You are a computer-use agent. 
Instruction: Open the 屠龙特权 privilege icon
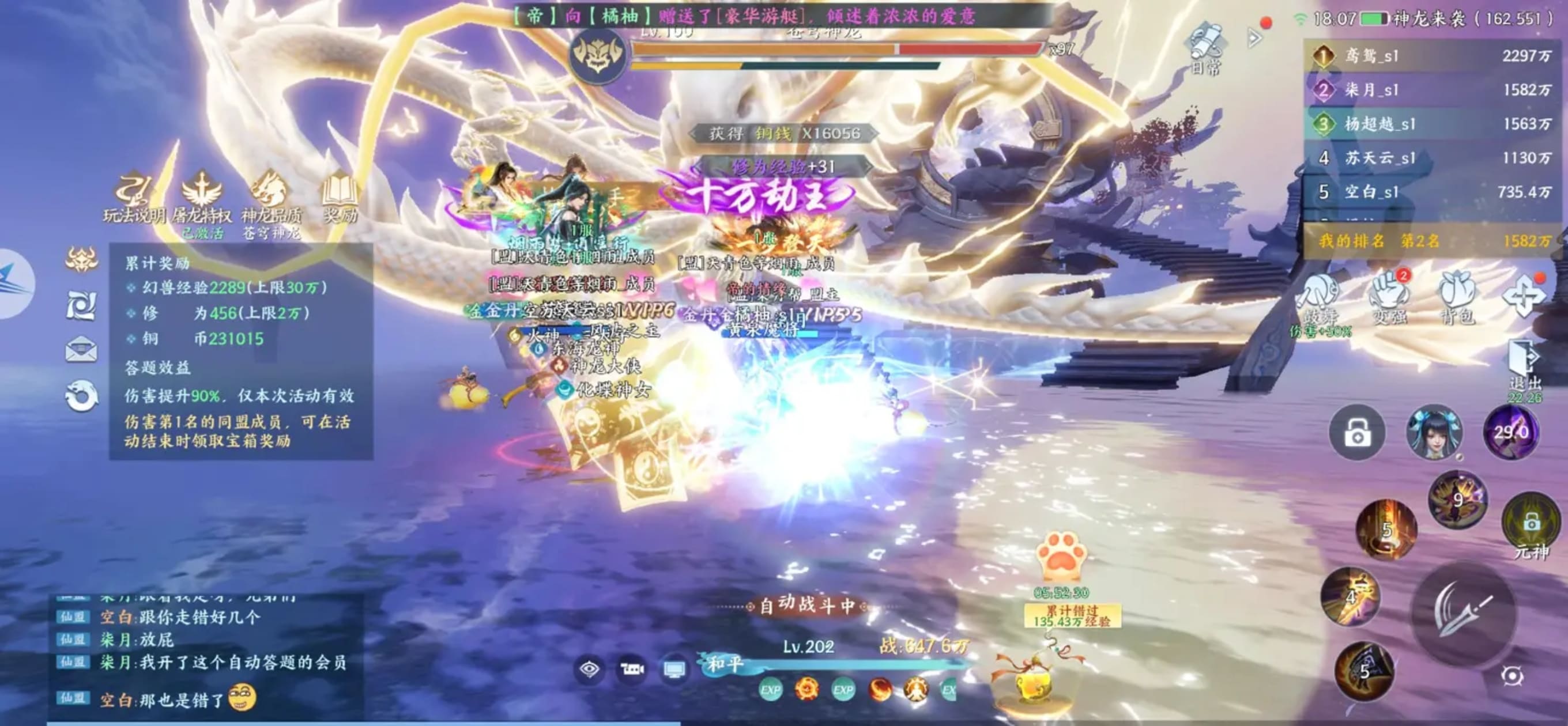[x=202, y=196]
